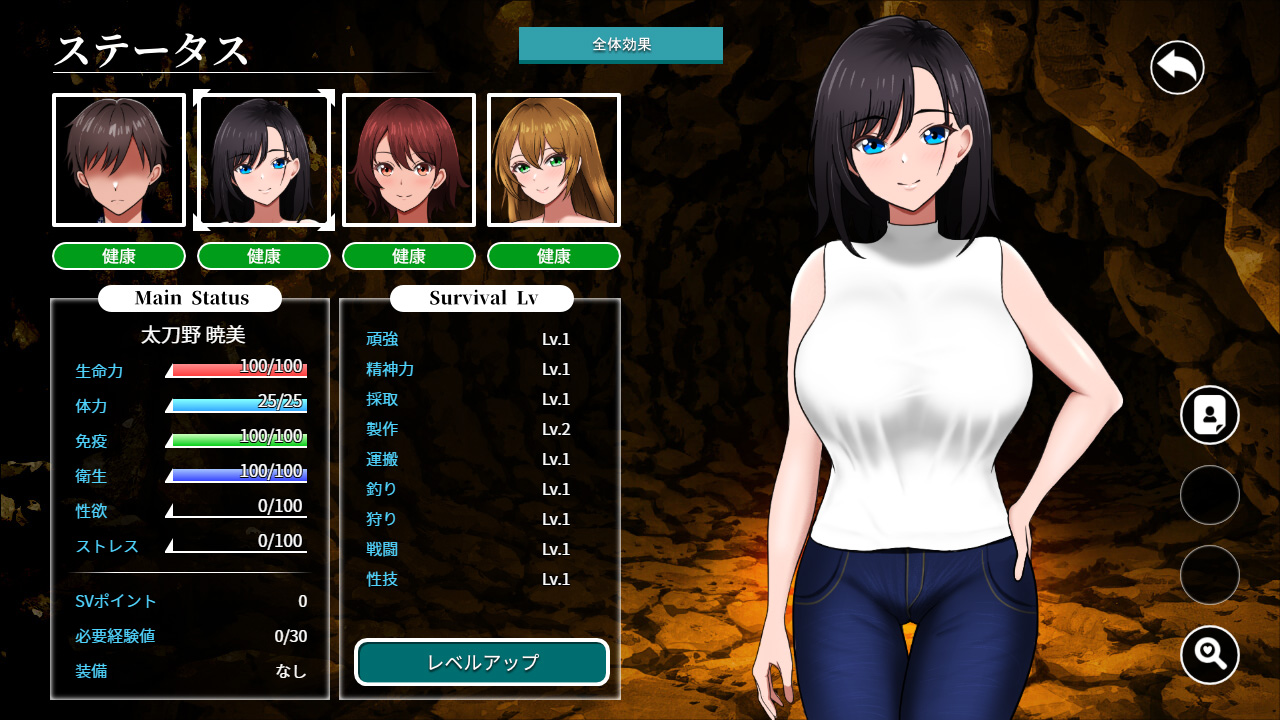Image resolution: width=1280 pixels, height=720 pixels.
Task: Click the レベルアップ level up button
Action: pos(482,662)
